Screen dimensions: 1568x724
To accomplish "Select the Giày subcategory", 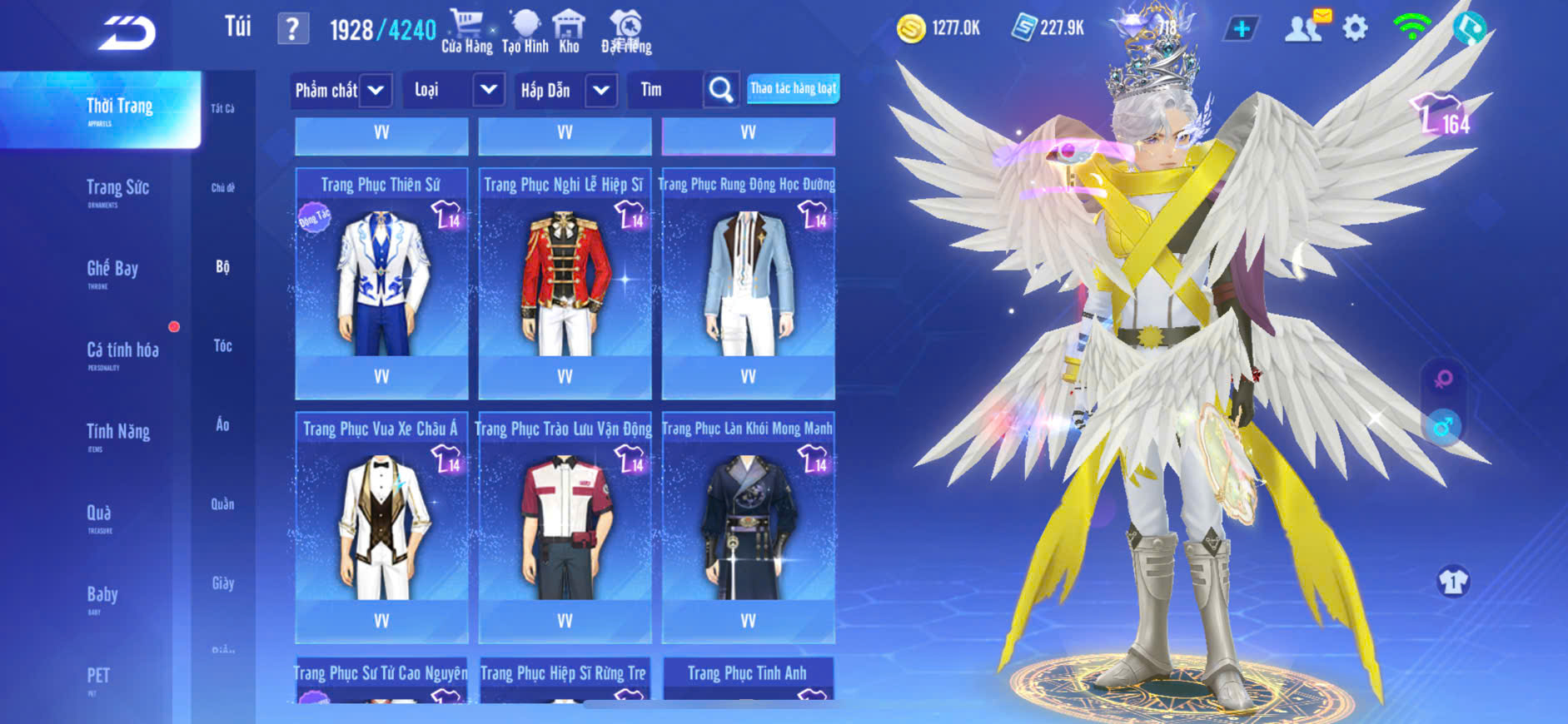I will [222, 583].
